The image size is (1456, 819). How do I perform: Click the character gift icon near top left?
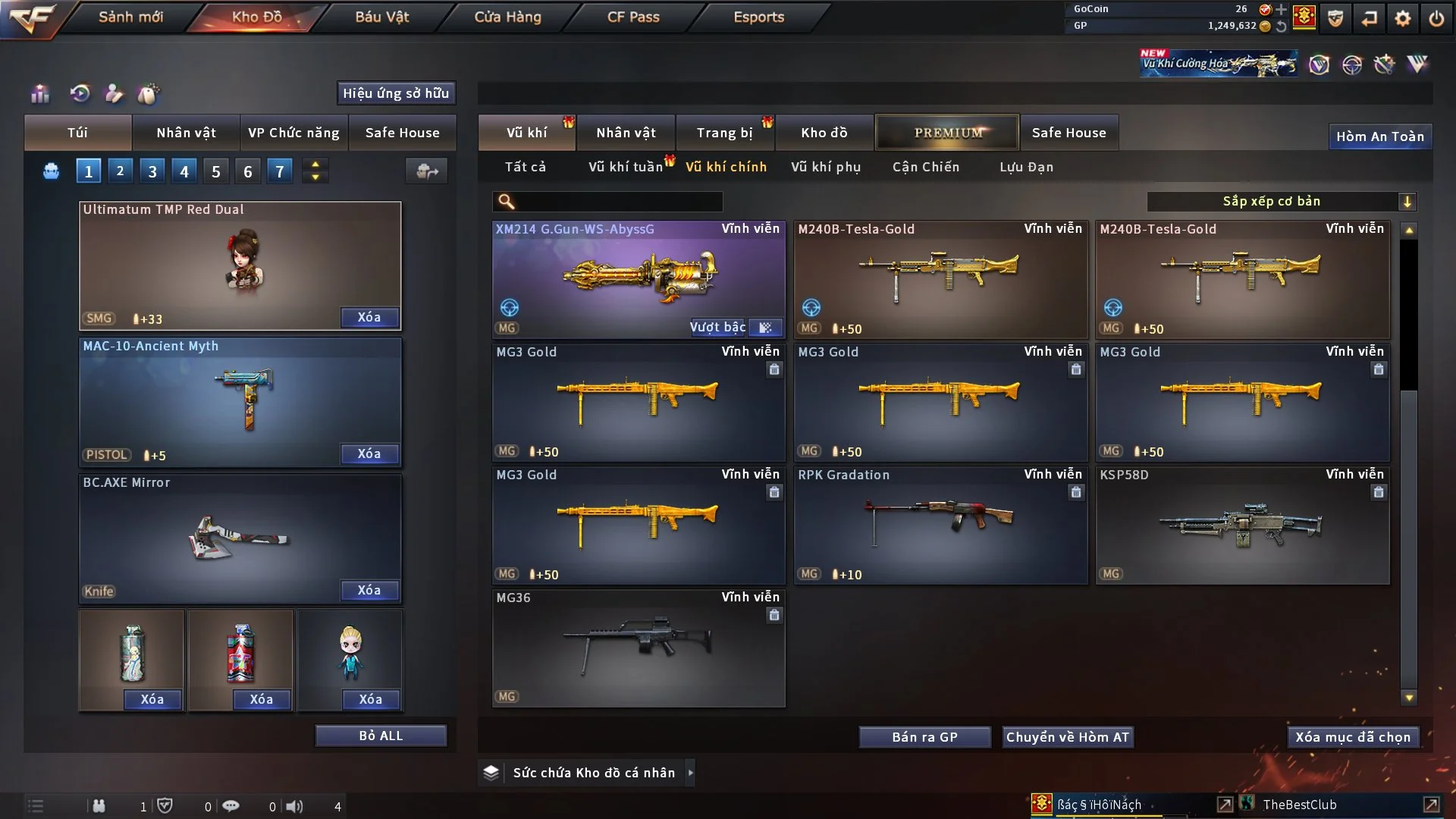pyautogui.click(x=114, y=94)
